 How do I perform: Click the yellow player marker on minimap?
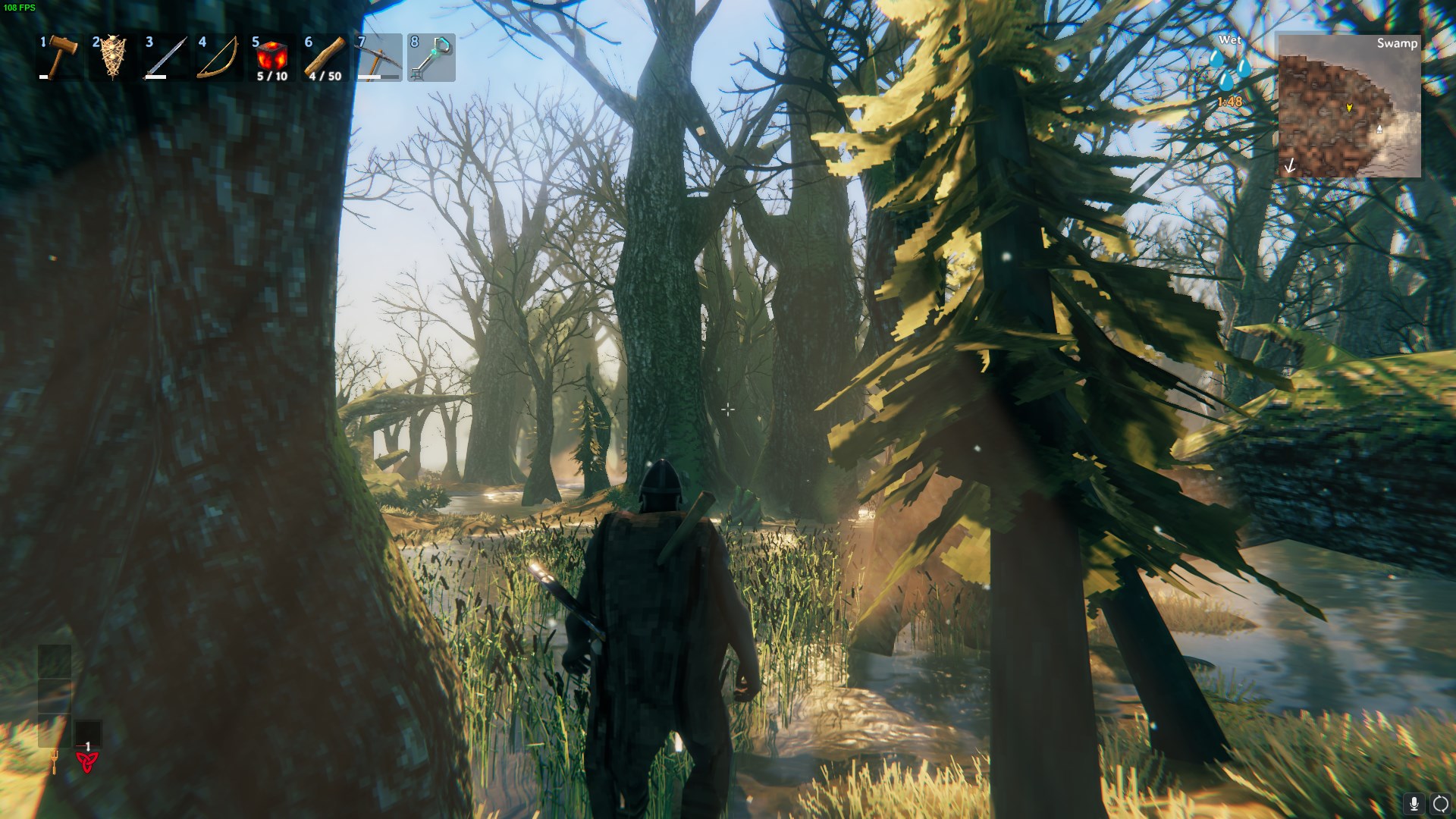(1349, 108)
